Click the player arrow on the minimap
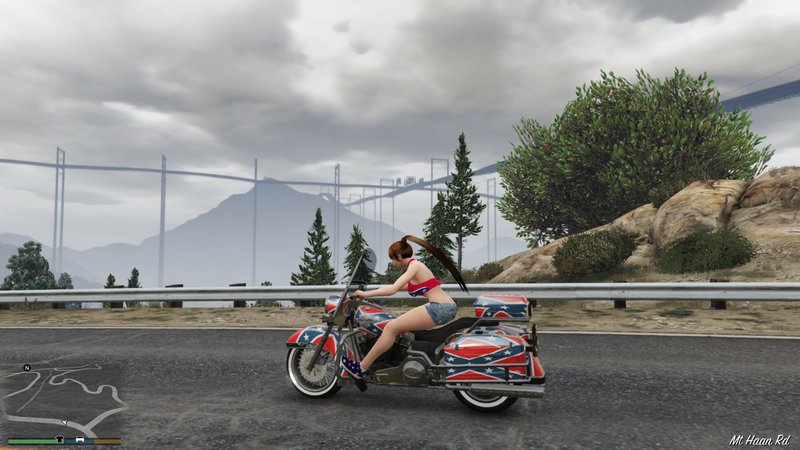Image resolution: width=800 pixels, height=450 pixels. point(64,422)
